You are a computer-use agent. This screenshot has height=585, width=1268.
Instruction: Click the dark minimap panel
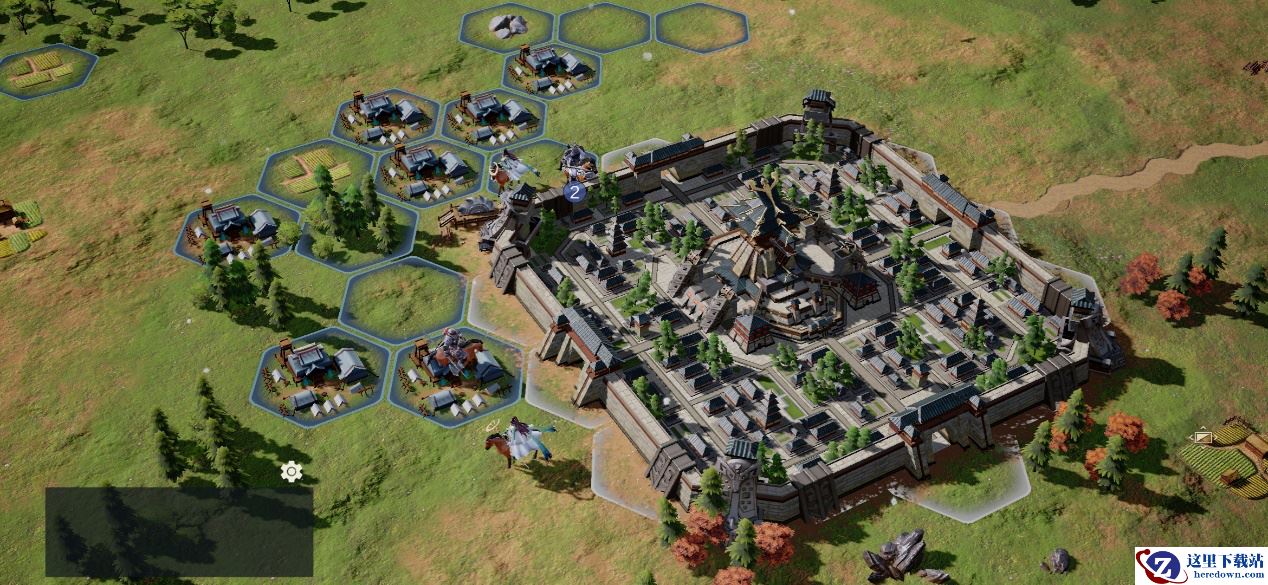(179, 531)
